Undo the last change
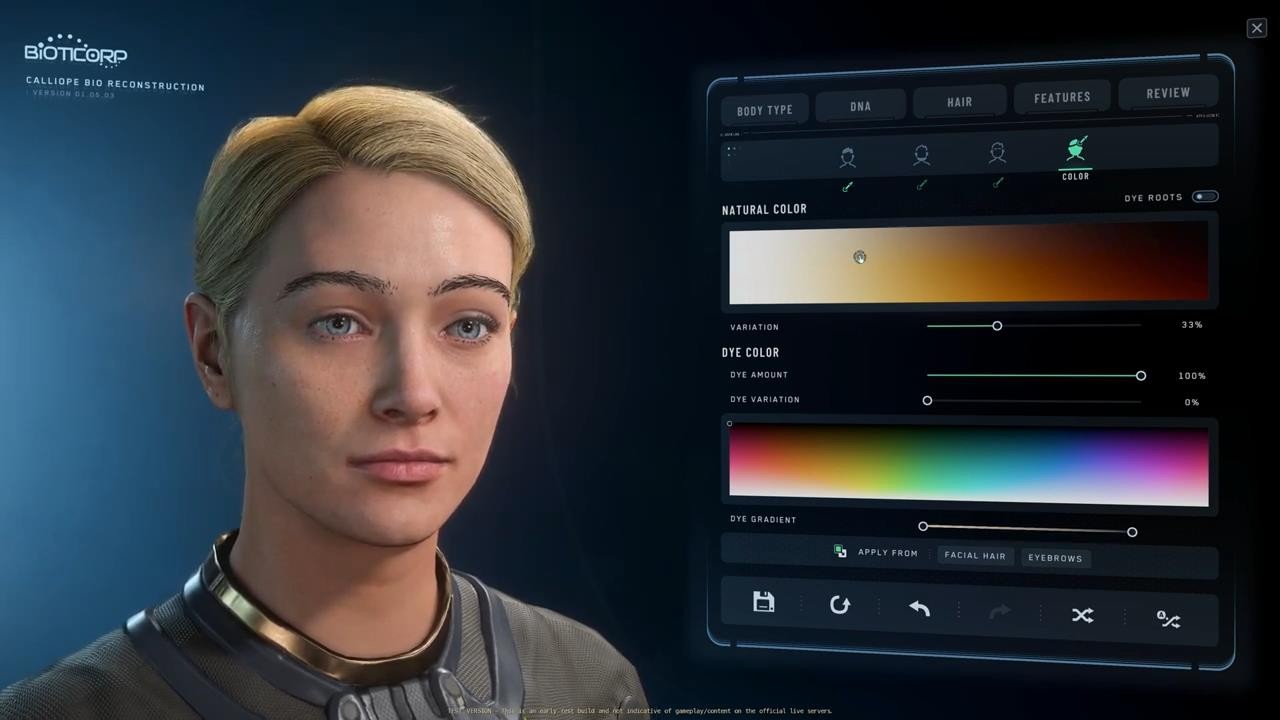 [x=919, y=608]
